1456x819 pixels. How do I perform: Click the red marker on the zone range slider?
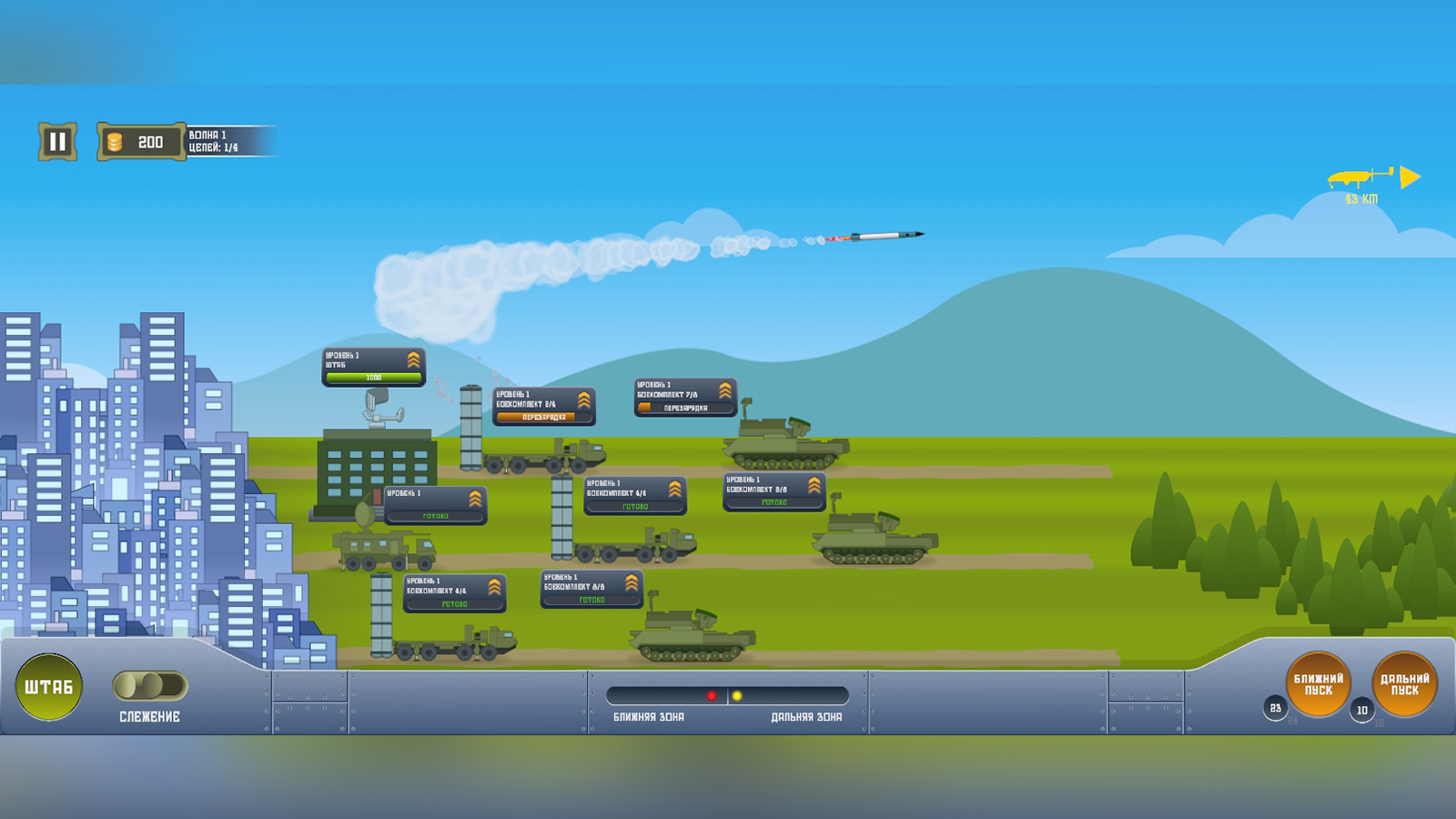coord(713,696)
